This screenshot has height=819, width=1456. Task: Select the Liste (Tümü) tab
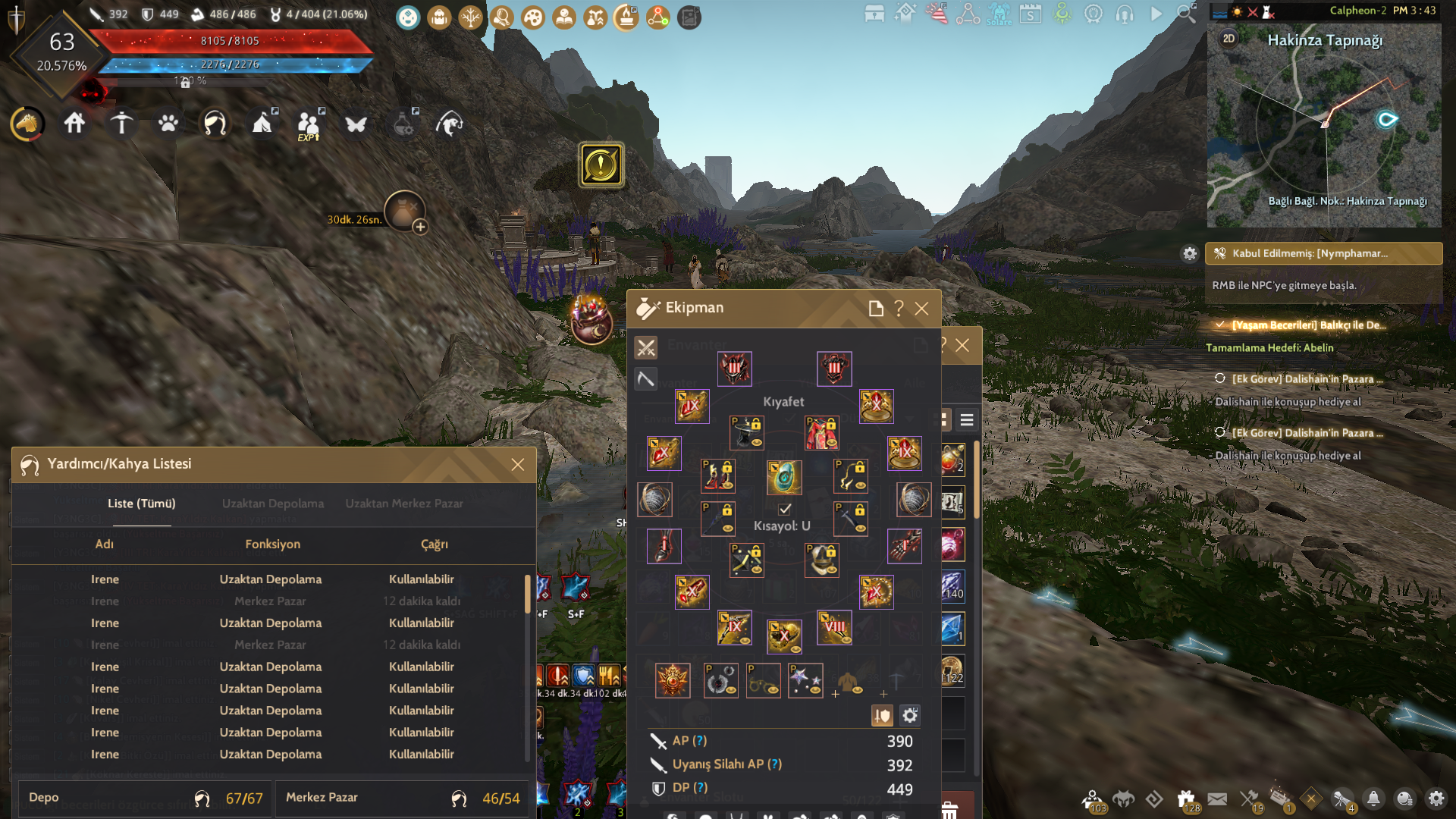coord(141,504)
